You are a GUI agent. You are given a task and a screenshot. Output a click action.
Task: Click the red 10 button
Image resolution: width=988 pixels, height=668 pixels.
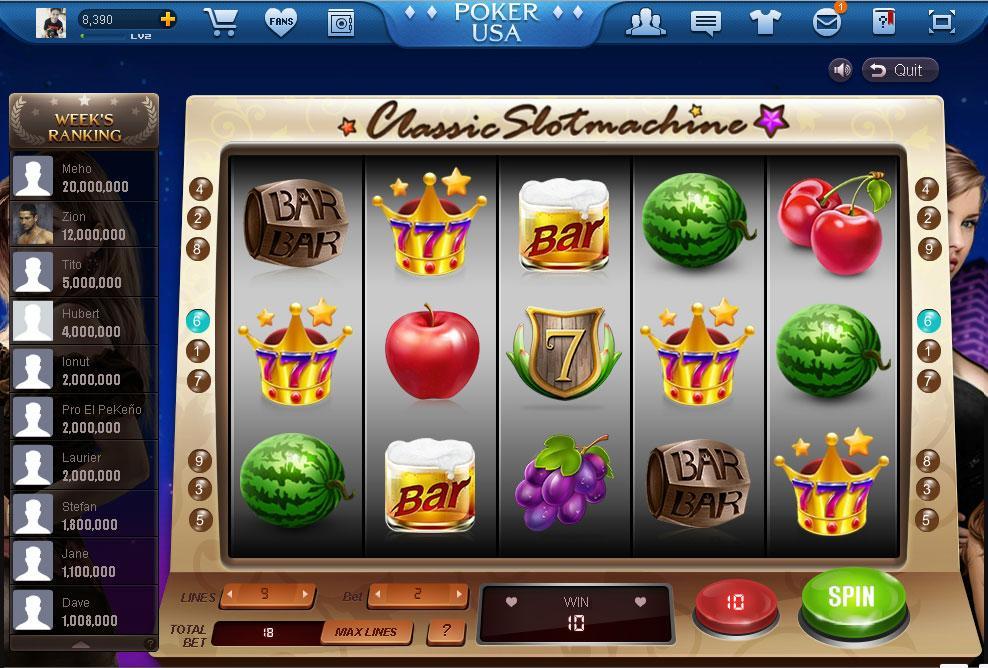tap(735, 603)
